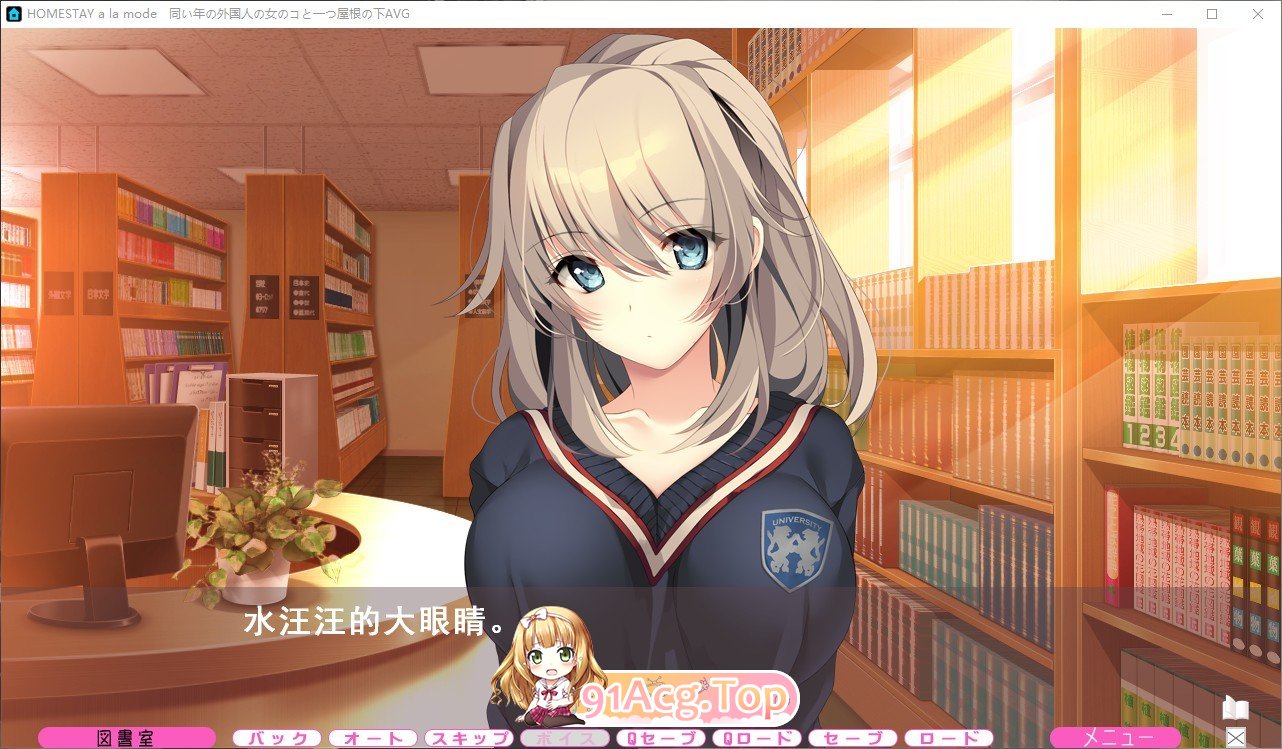Click the Q icon on the Qセーブ button
Image resolution: width=1282 pixels, height=749 pixels.
[630, 738]
